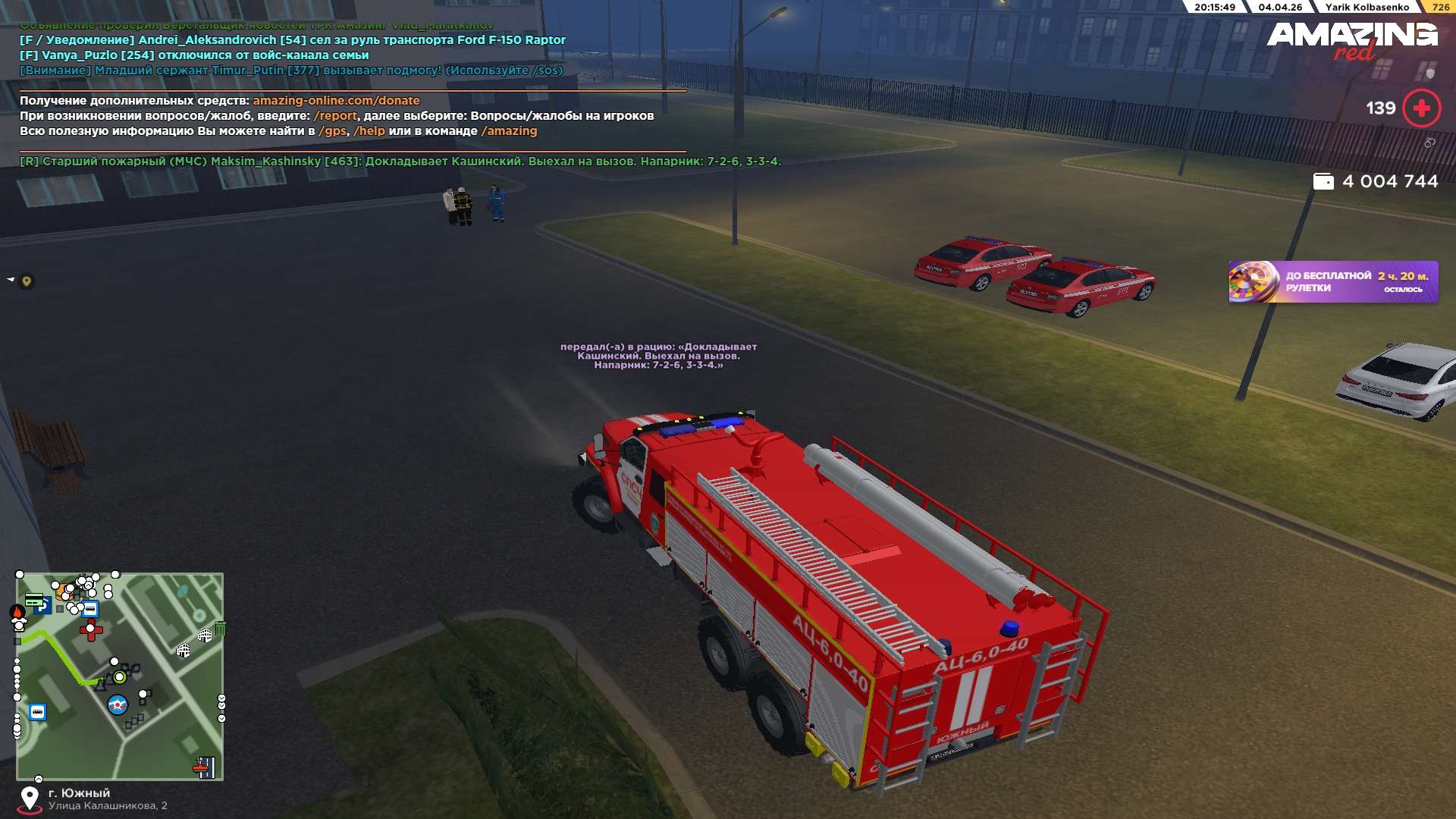This screenshot has width=1456, height=819.
Task: Click the red health cross icon
Action: click(1421, 108)
